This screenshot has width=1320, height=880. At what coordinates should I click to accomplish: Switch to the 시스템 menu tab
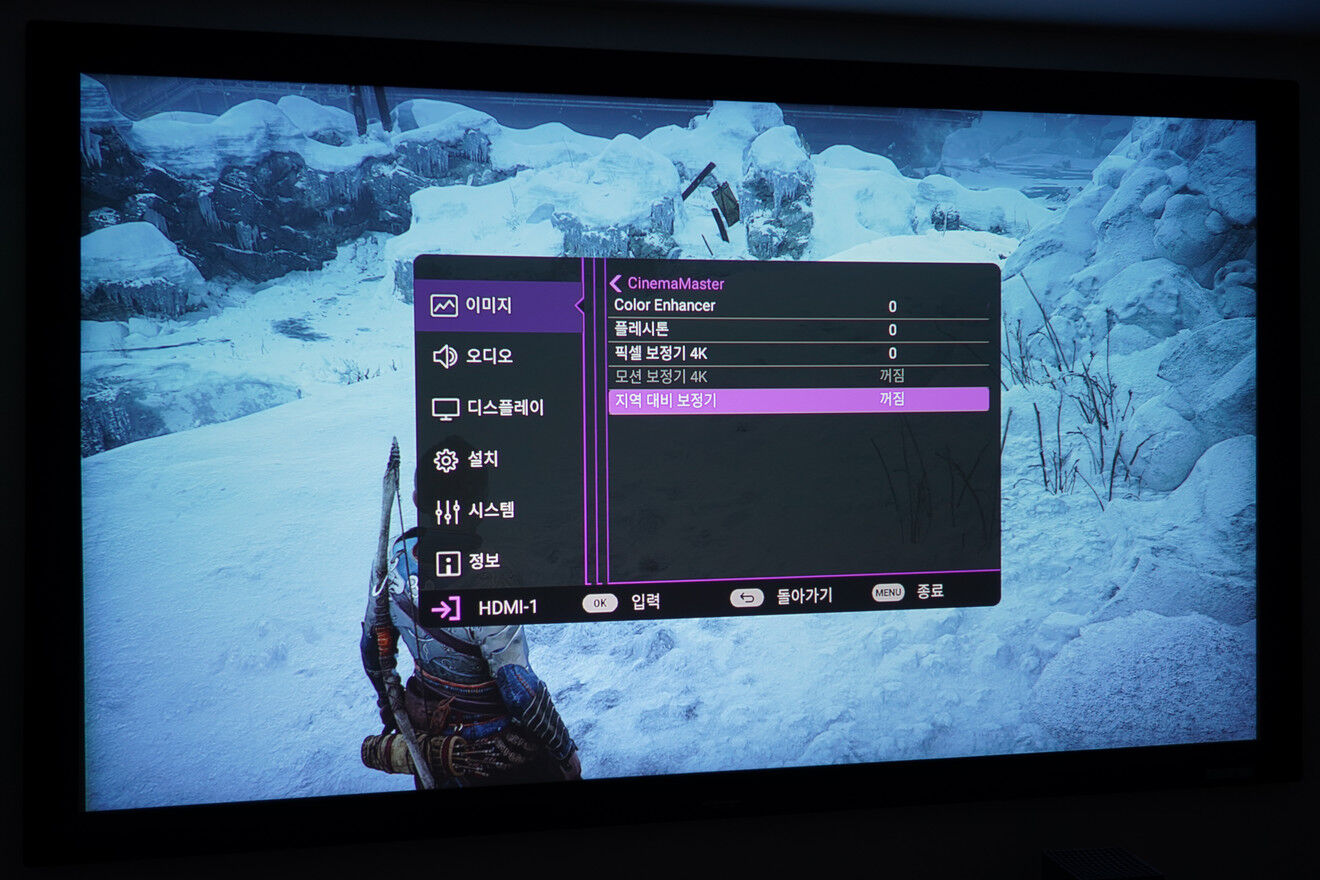[x=495, y=510]
